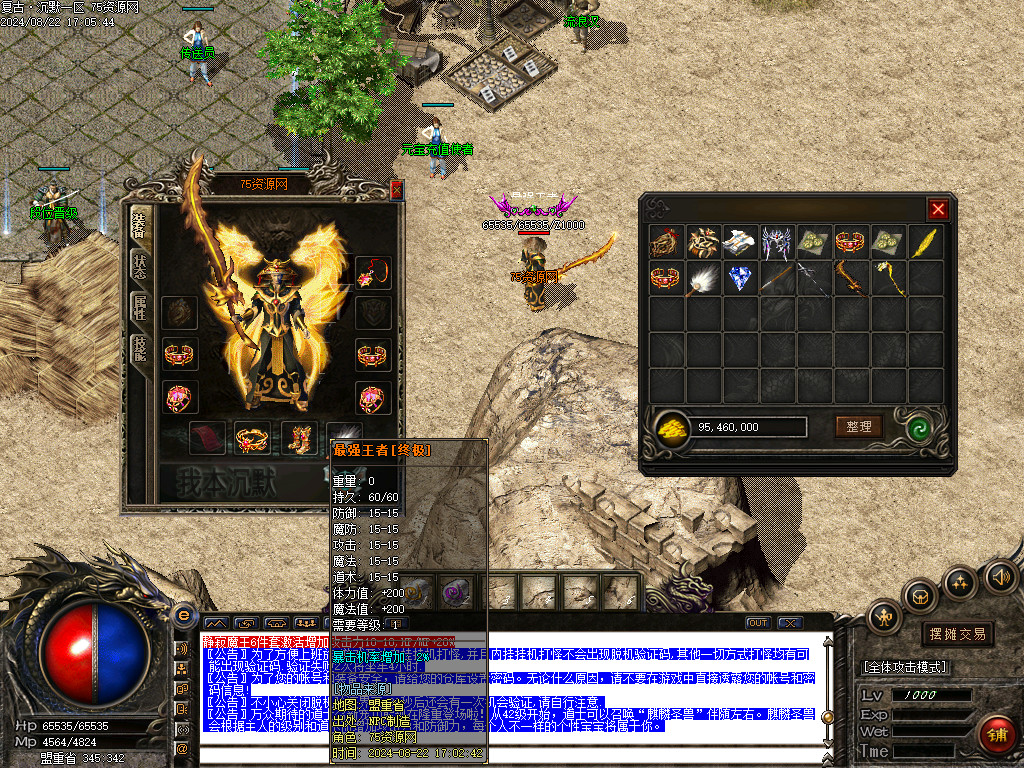Select the blue diamond in inventory

click(740, 278)
